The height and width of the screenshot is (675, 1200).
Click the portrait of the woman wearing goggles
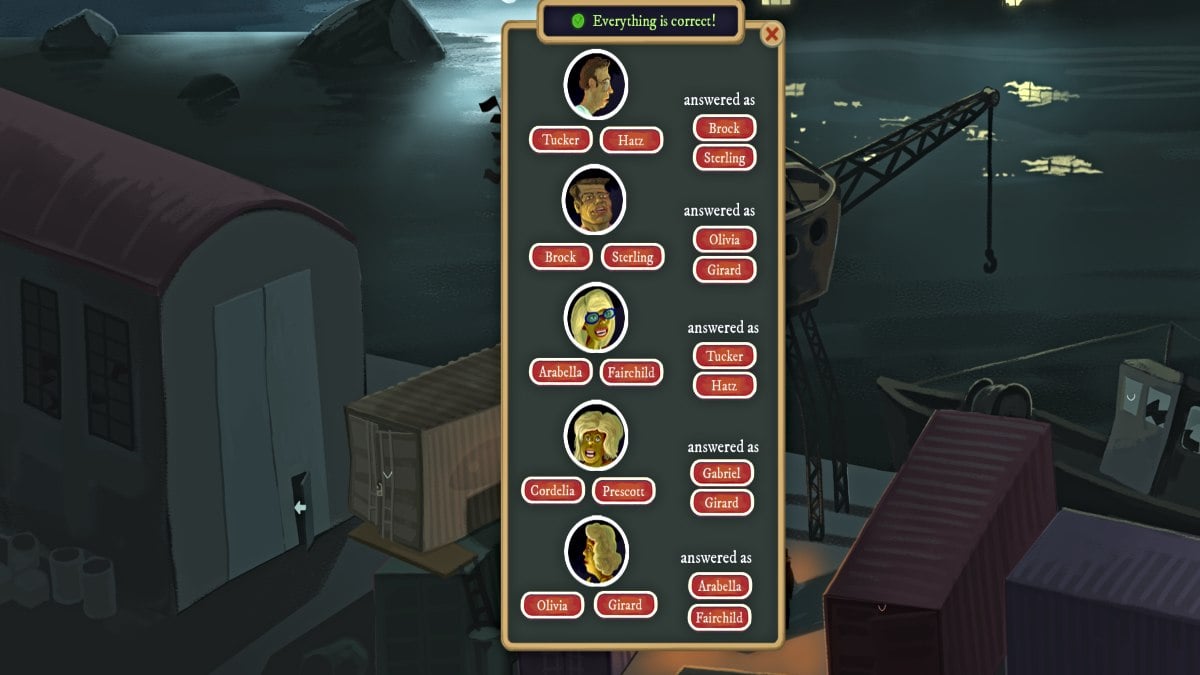pyautogui.click(x=596, y=316)
